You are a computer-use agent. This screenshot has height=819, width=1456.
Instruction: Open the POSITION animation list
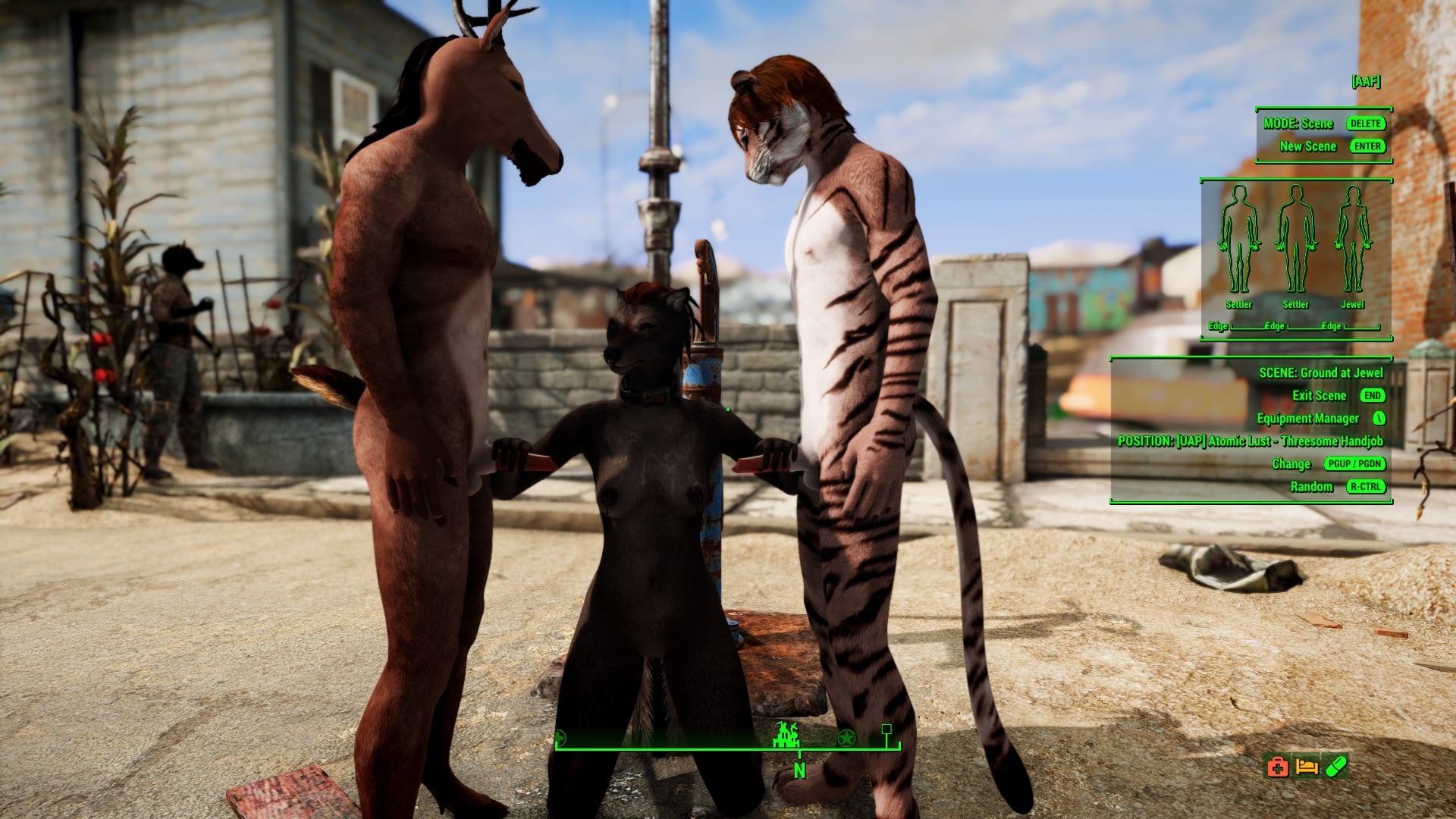[x=1250, y=441]
